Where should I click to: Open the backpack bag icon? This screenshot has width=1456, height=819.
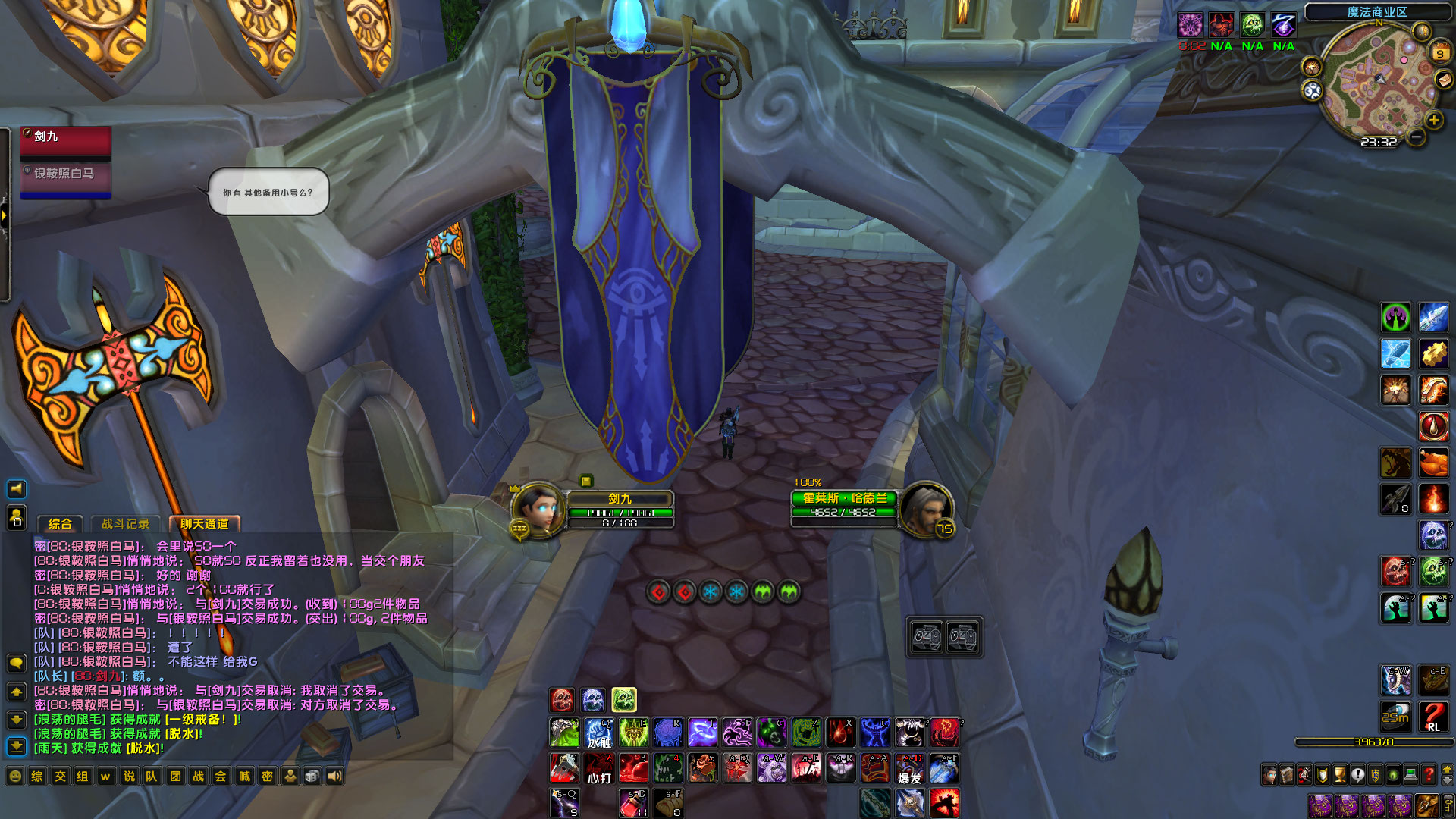pos(1428,806)
